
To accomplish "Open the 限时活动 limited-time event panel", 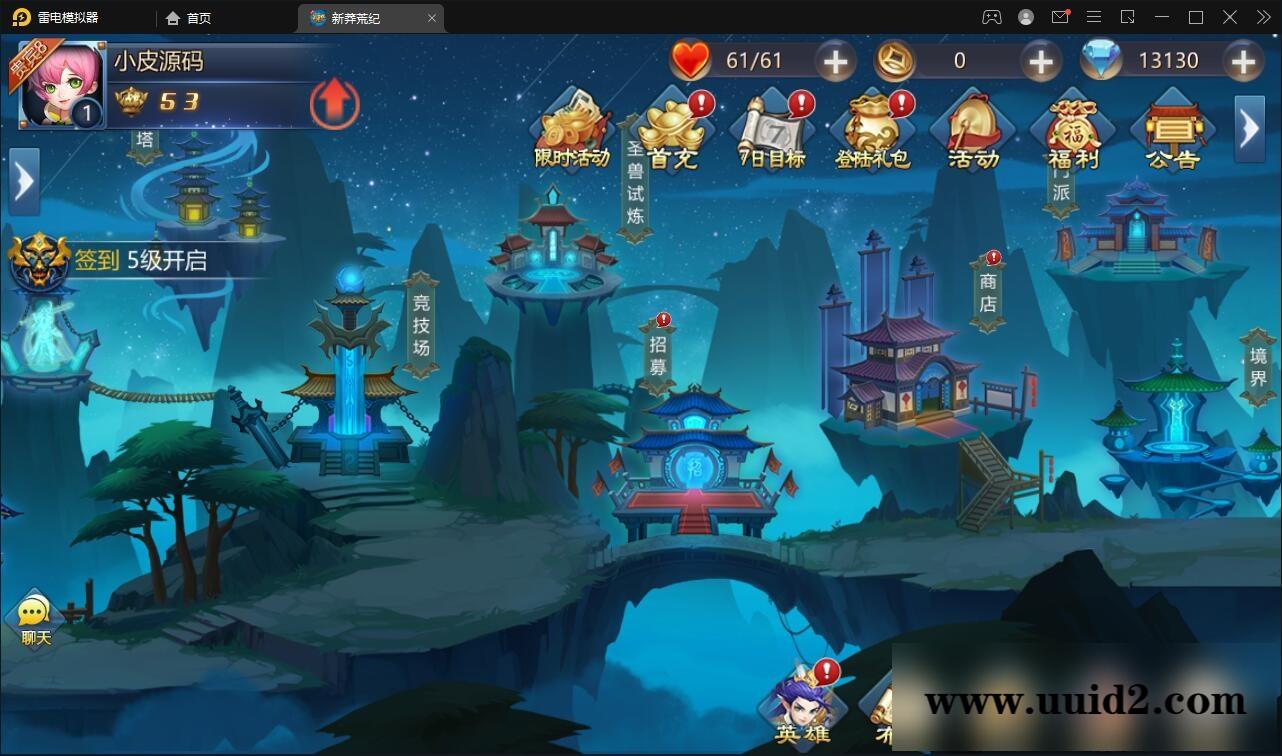I will coord(573,125).
